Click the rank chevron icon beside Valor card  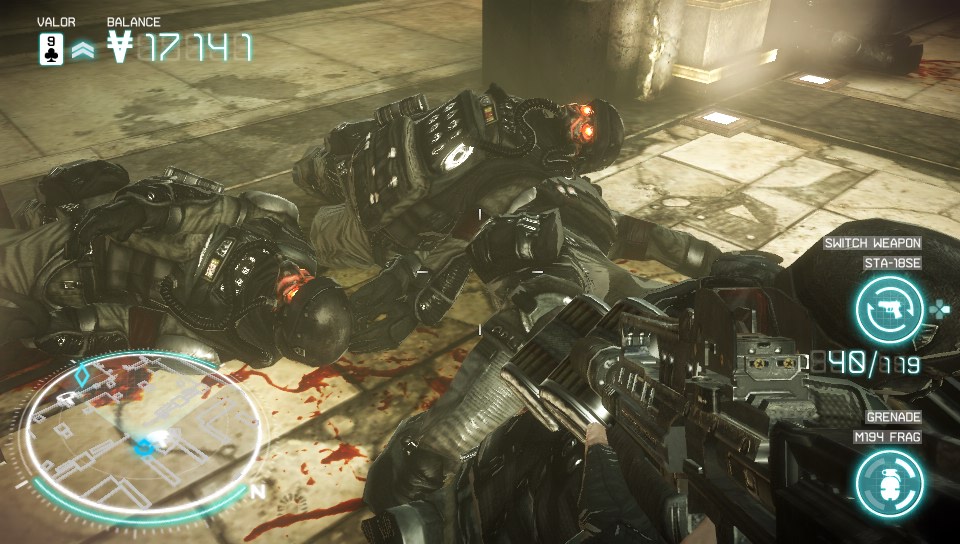[82, 50]
